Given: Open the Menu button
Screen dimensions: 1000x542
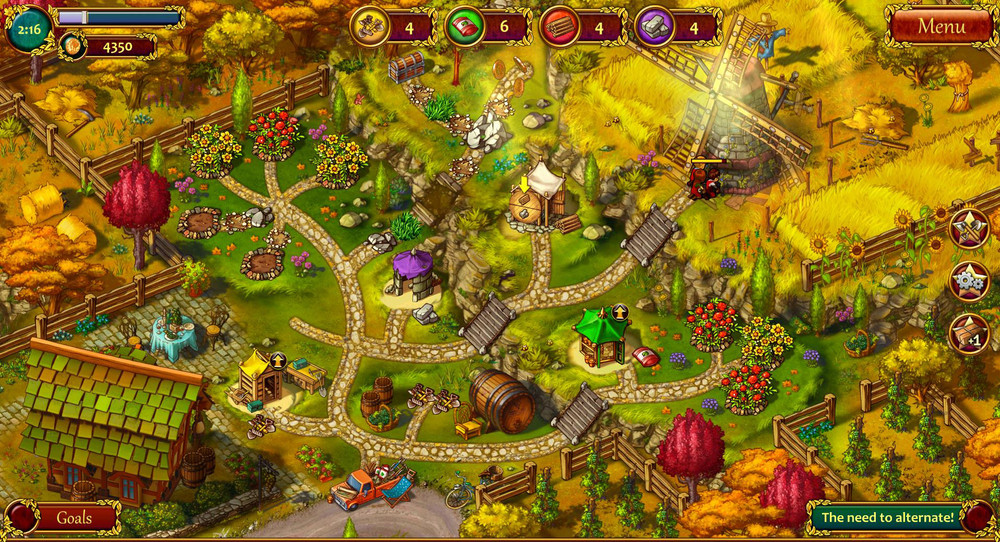Looking at the screenshot, I should pyautogui.click(x=940, y=24).
